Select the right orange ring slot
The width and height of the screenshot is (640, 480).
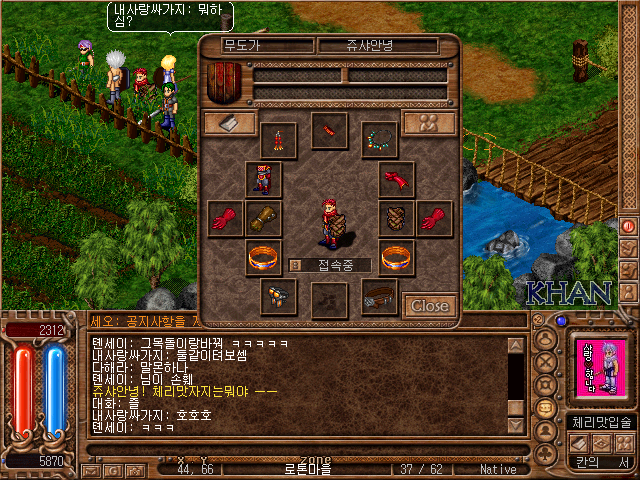[397, 257]
